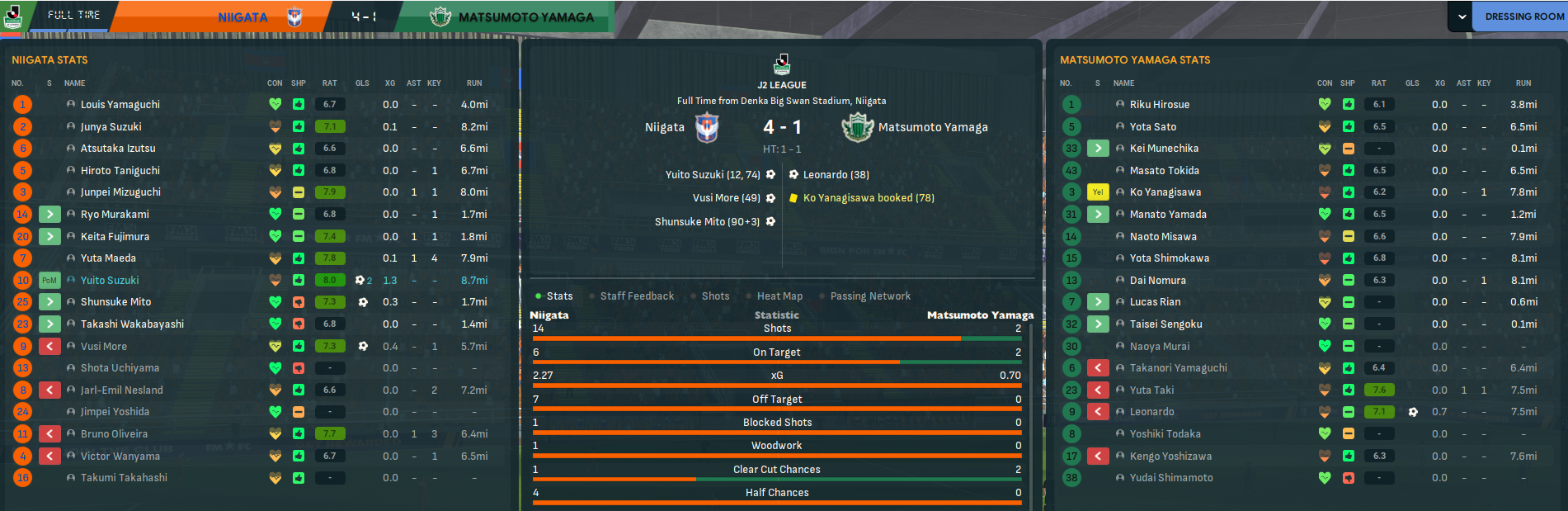Screen dimensions: 1568x511
Task: Open Louis Yamaguchi's player row
Action: pos(120,105)
